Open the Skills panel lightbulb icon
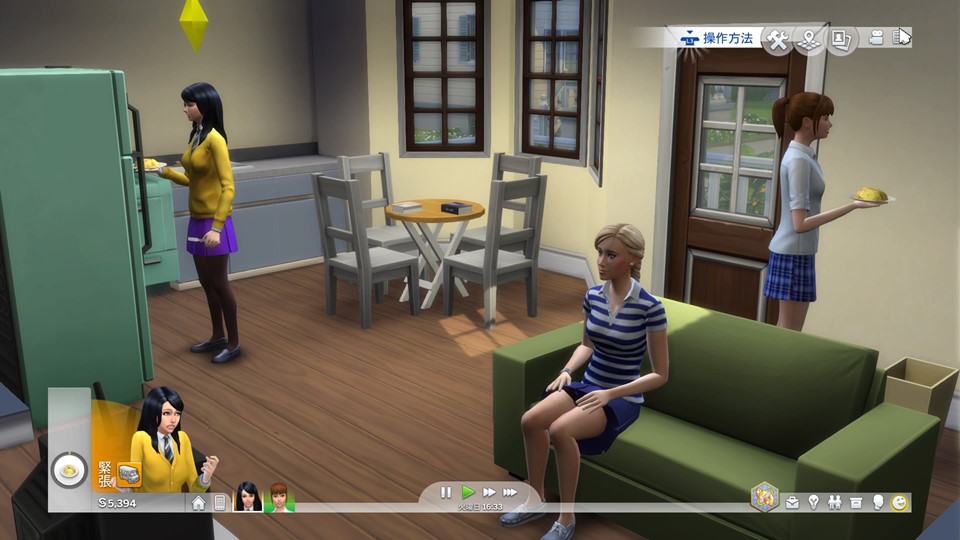This screenshot has width=960, height=540. (812, 503)
